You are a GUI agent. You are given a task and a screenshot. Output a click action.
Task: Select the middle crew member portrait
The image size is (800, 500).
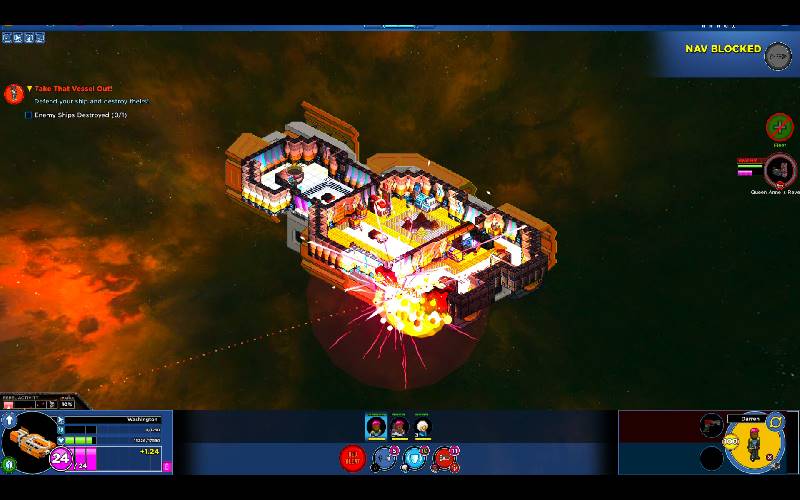coord(399,427)
